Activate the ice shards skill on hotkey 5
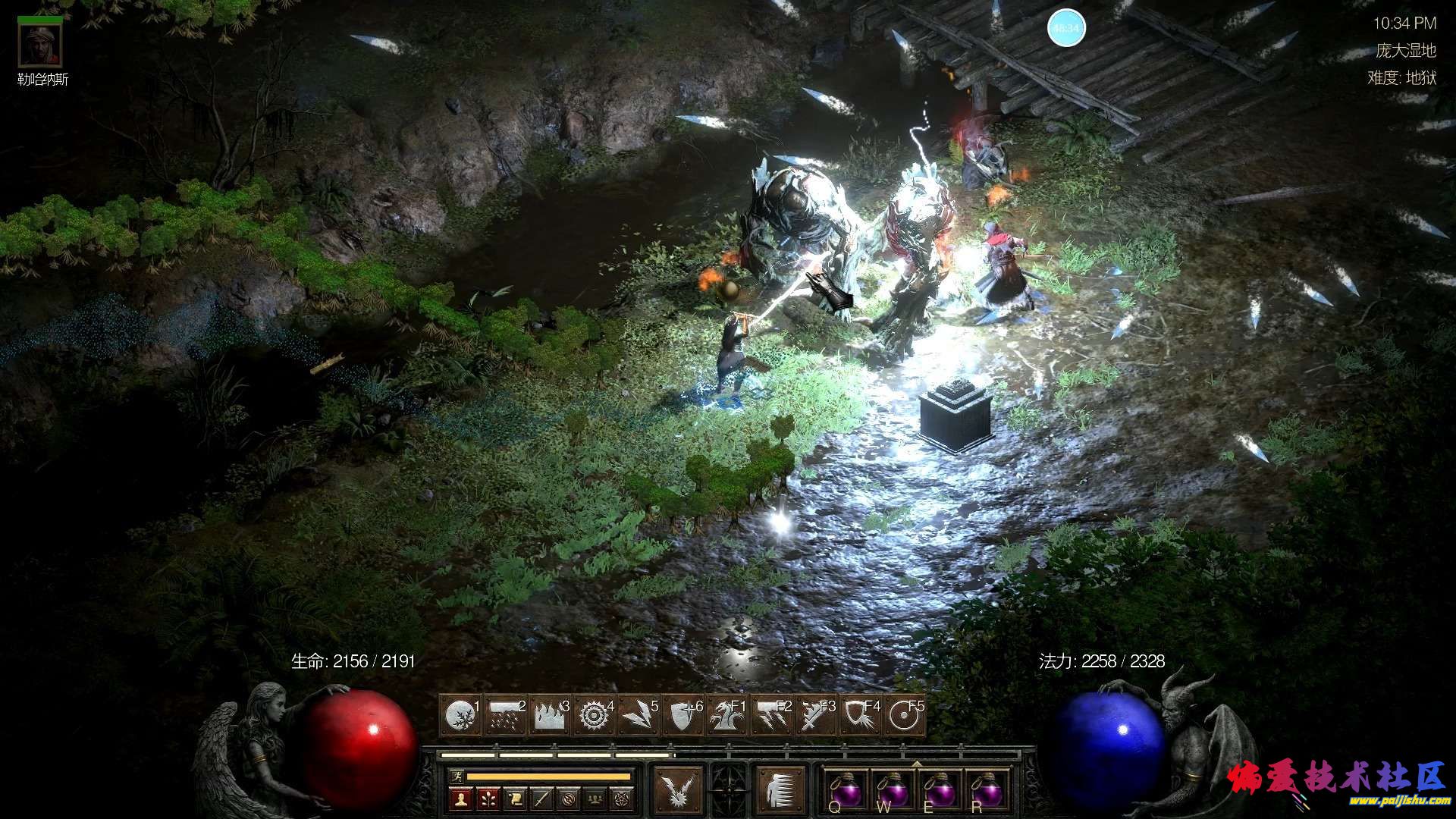The height and width of the screenshot is (819, 1456). (638, 715)
